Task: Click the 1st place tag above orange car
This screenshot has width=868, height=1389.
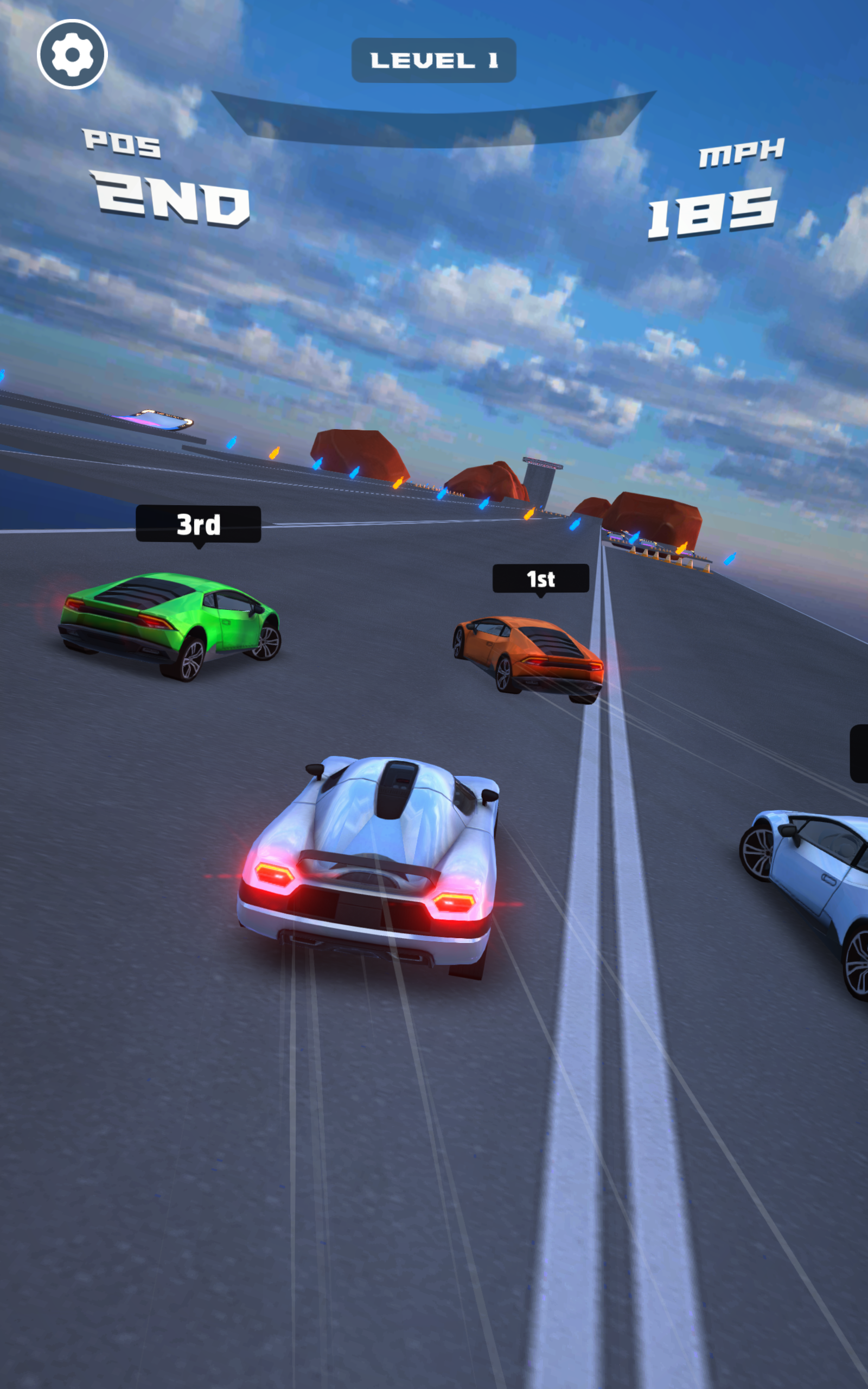Action: 540,579
